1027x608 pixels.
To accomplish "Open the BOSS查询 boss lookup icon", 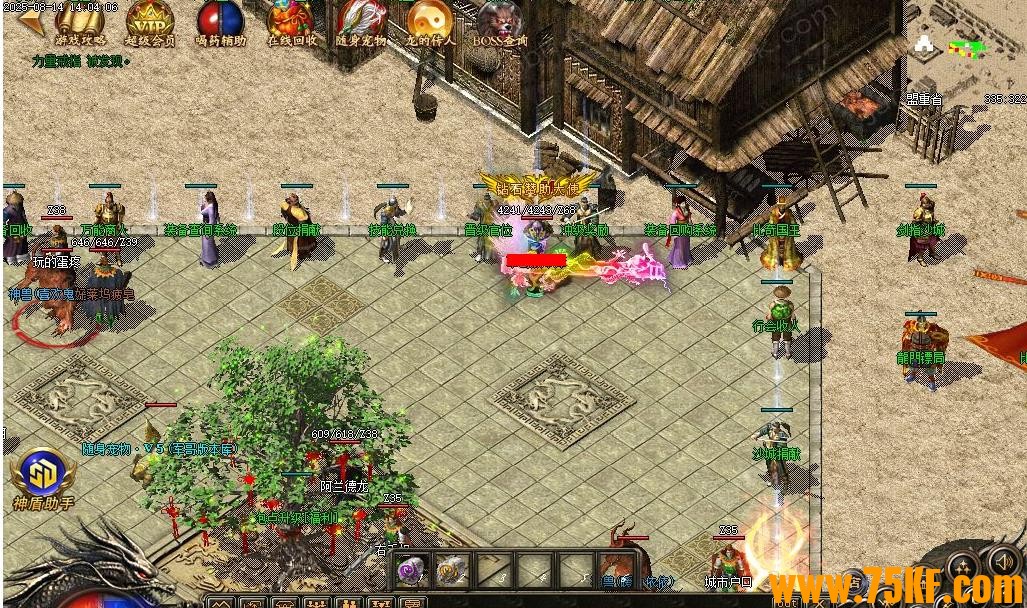I will (500, 22).
